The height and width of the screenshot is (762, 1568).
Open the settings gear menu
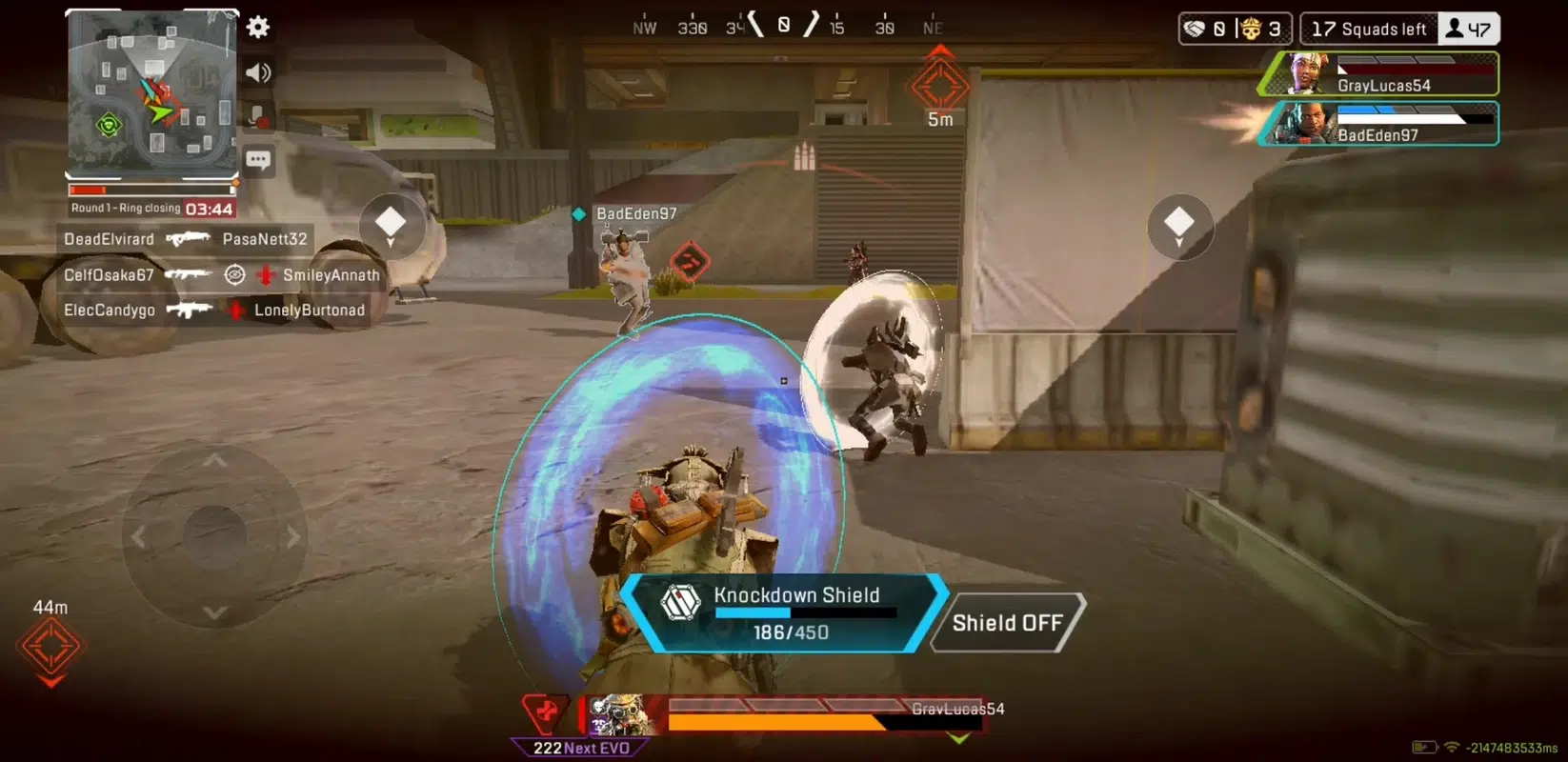click(x=257, y=27)
